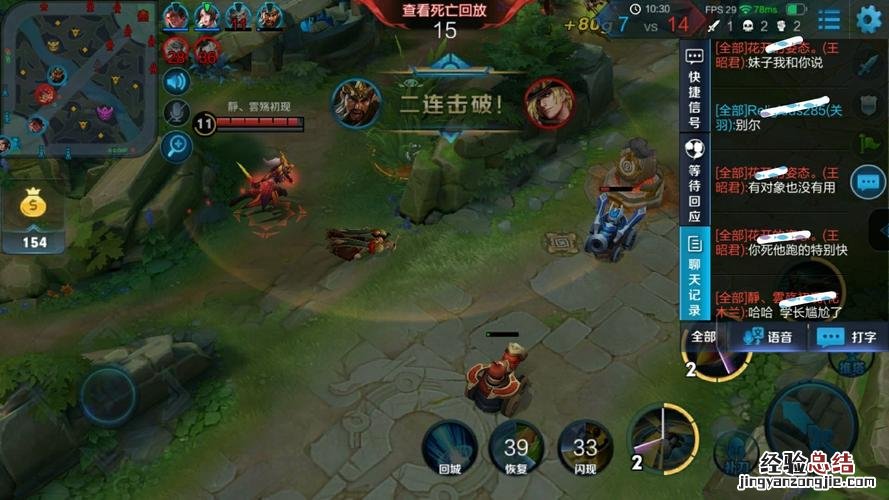Tap the large basic attack button
Image resolution: width=889 pixels, height=500 pixels.
point(810,420)
